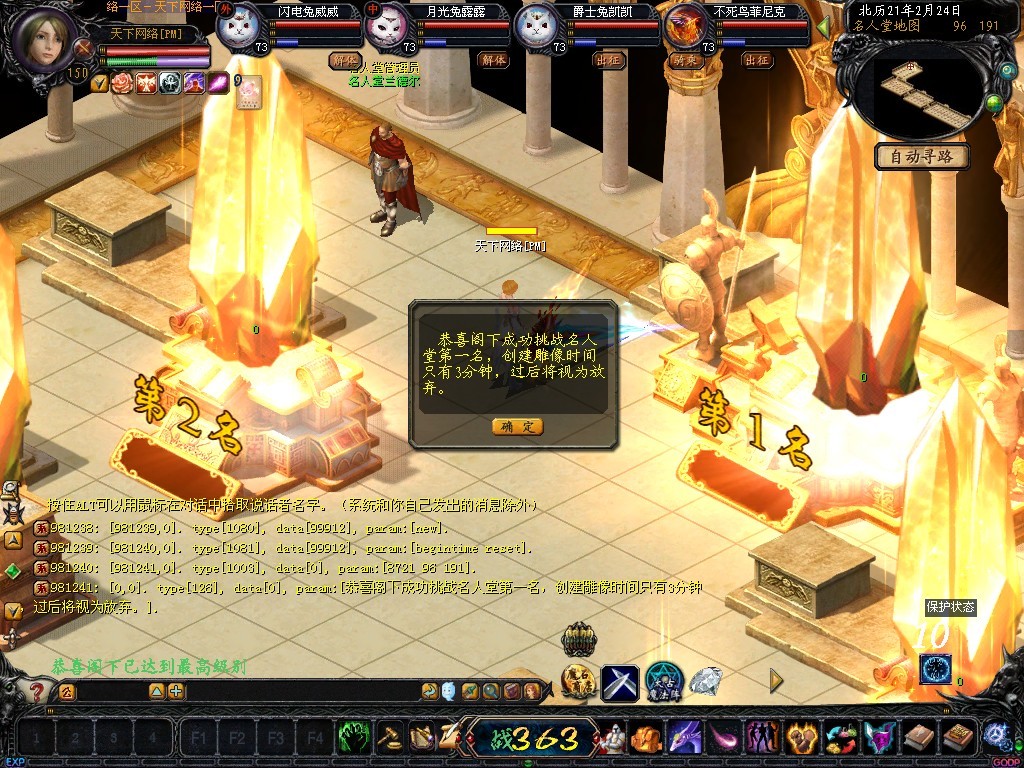The height and width of the screenshot is (768, 1024).
Task: Click 解体 under 月光兔露露
Action: click(494, 60)
